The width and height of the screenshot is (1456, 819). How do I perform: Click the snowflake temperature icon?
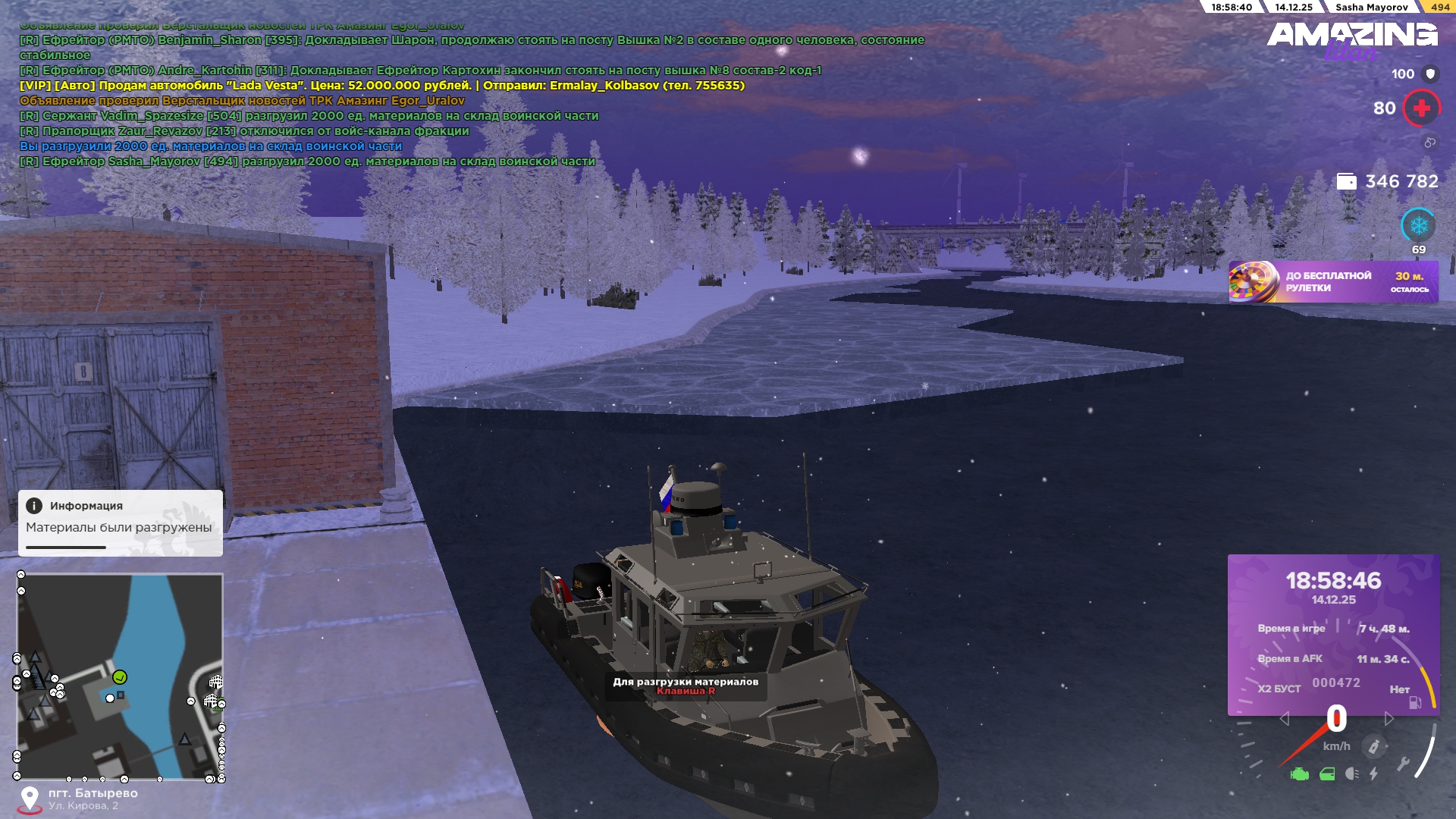1418,226
